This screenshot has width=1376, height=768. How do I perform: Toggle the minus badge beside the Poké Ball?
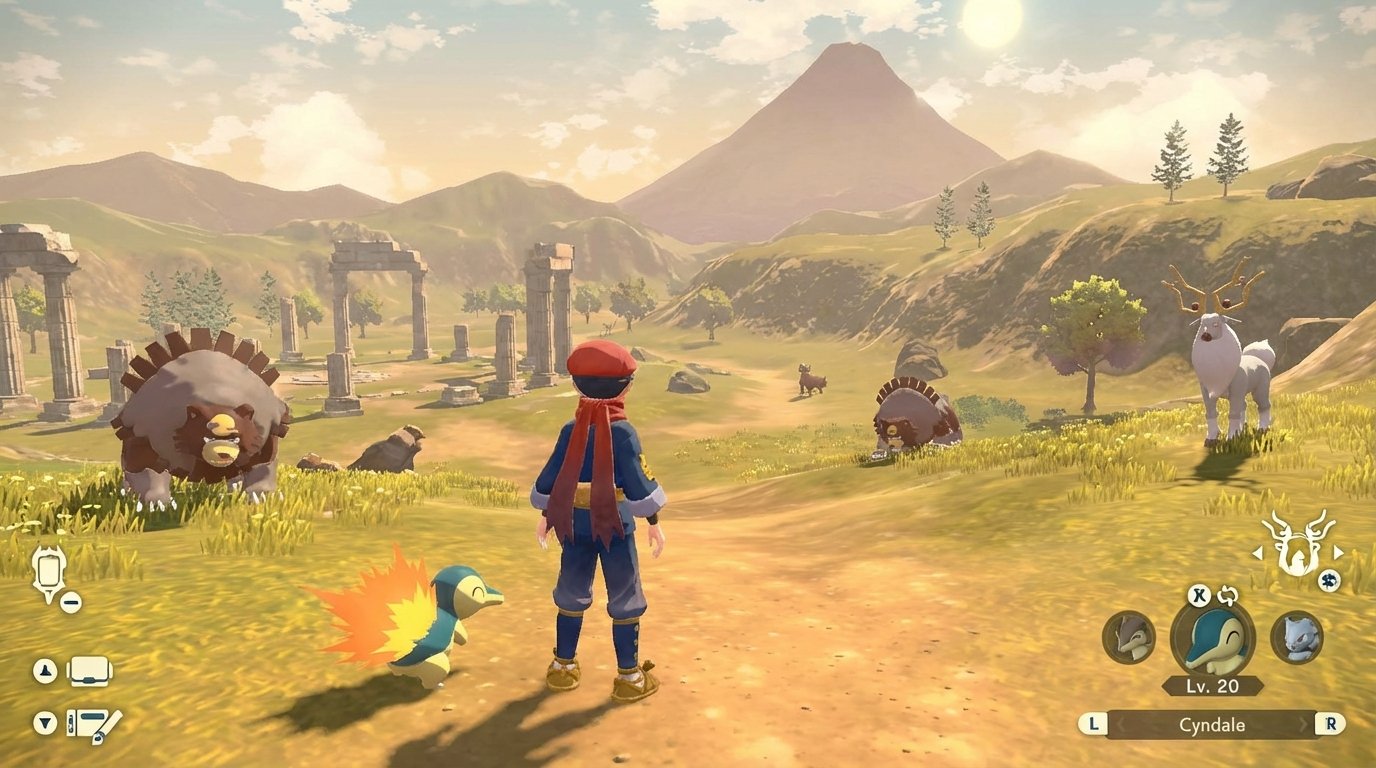click(71, 602)
